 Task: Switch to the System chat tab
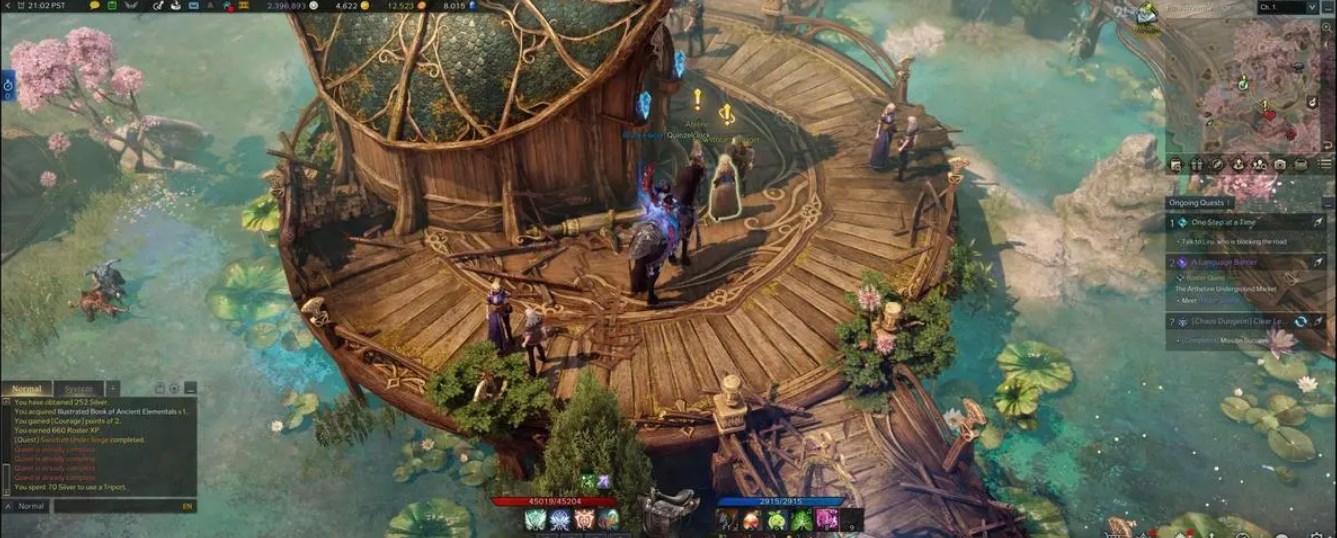[77, 389]
